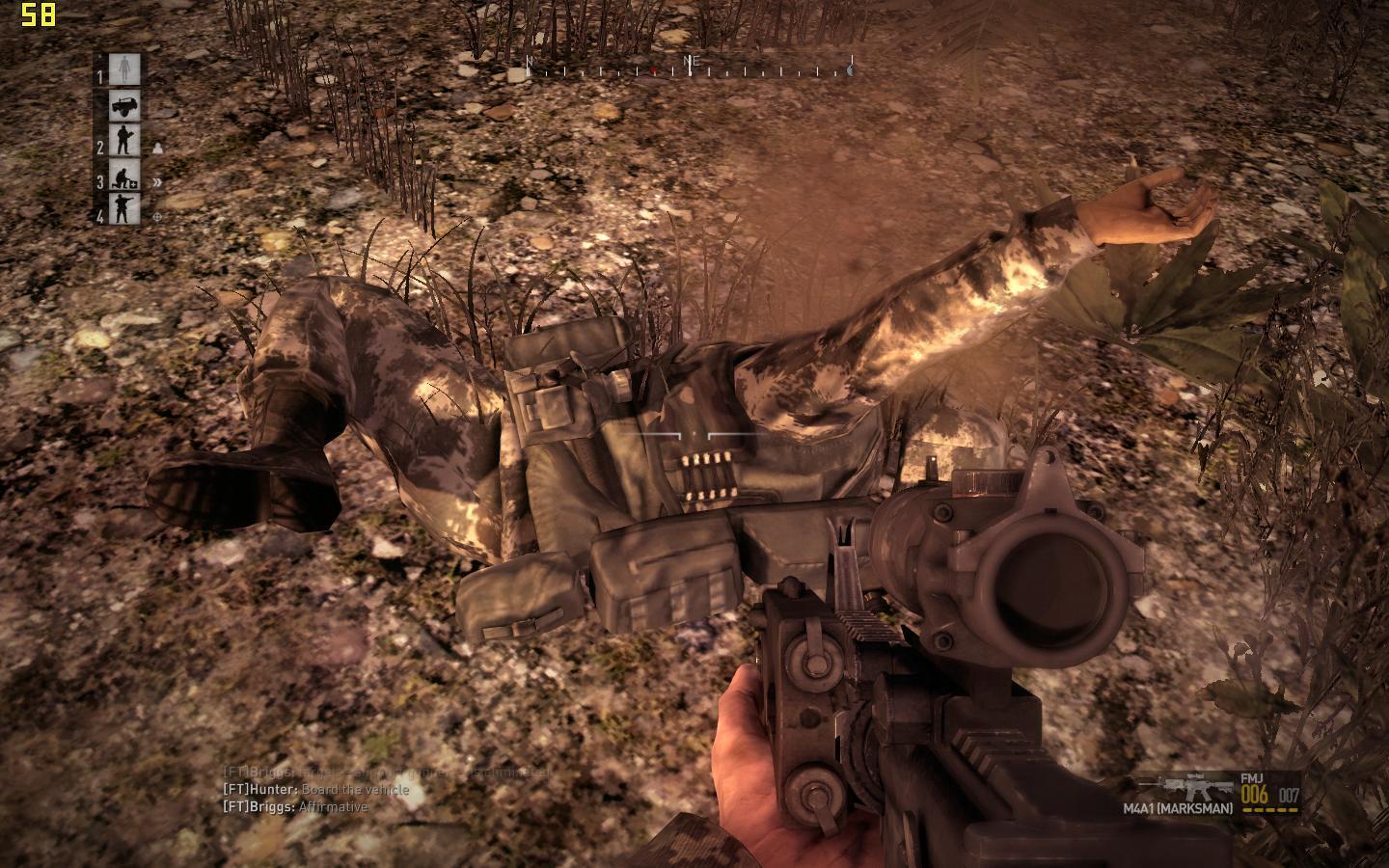This screenshot has height=868, width=1389.
Task: Click the compass heading strip
Action: (689, 67)
